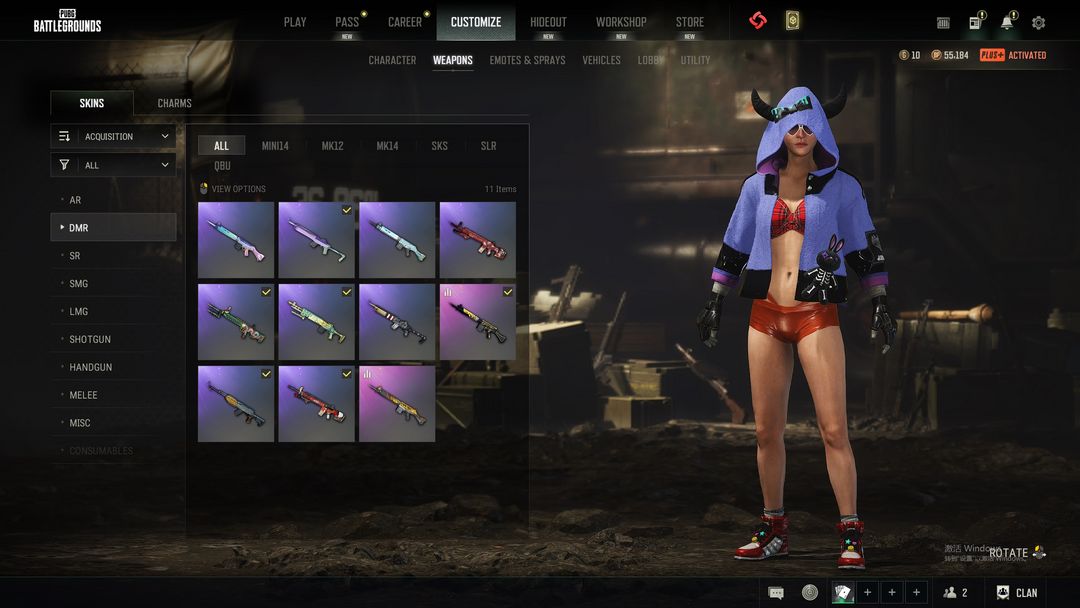Open the Play menu
Screen dimensions: 1080x608
pyautogui.click(x=295, y=22)
